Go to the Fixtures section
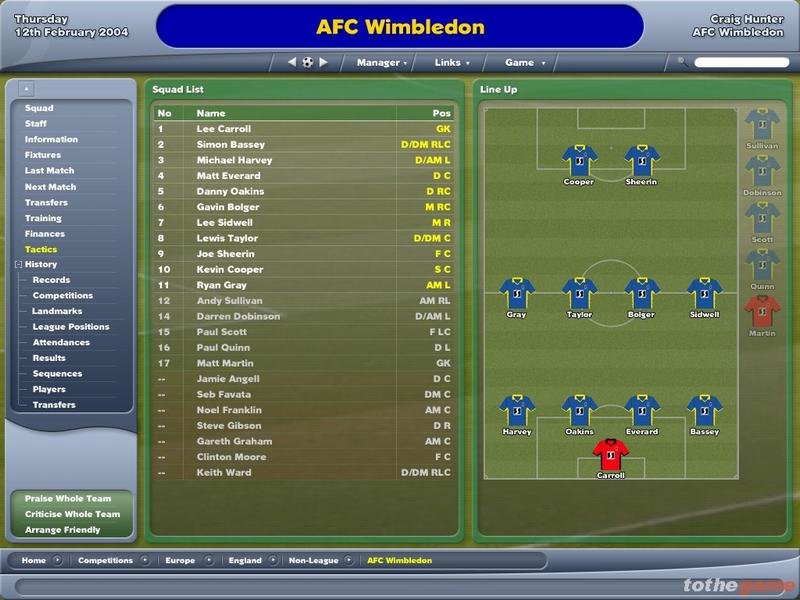This screenshot has height=600, width=800. coord(43,155)
